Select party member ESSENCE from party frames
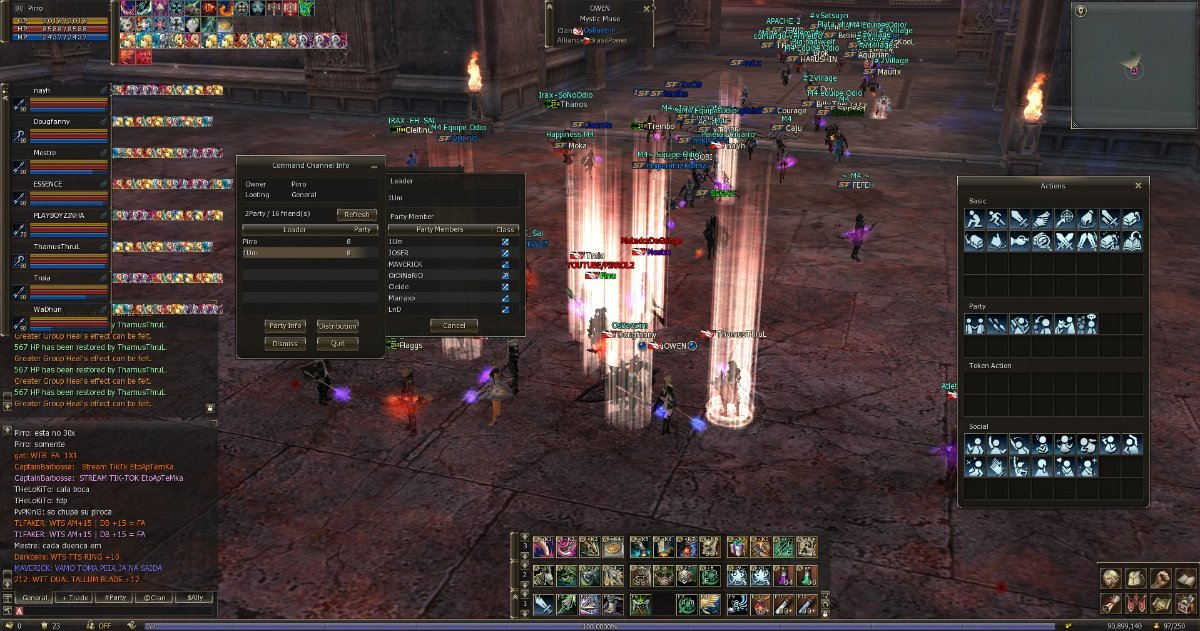1200x631 pixels. click(60, 184)
